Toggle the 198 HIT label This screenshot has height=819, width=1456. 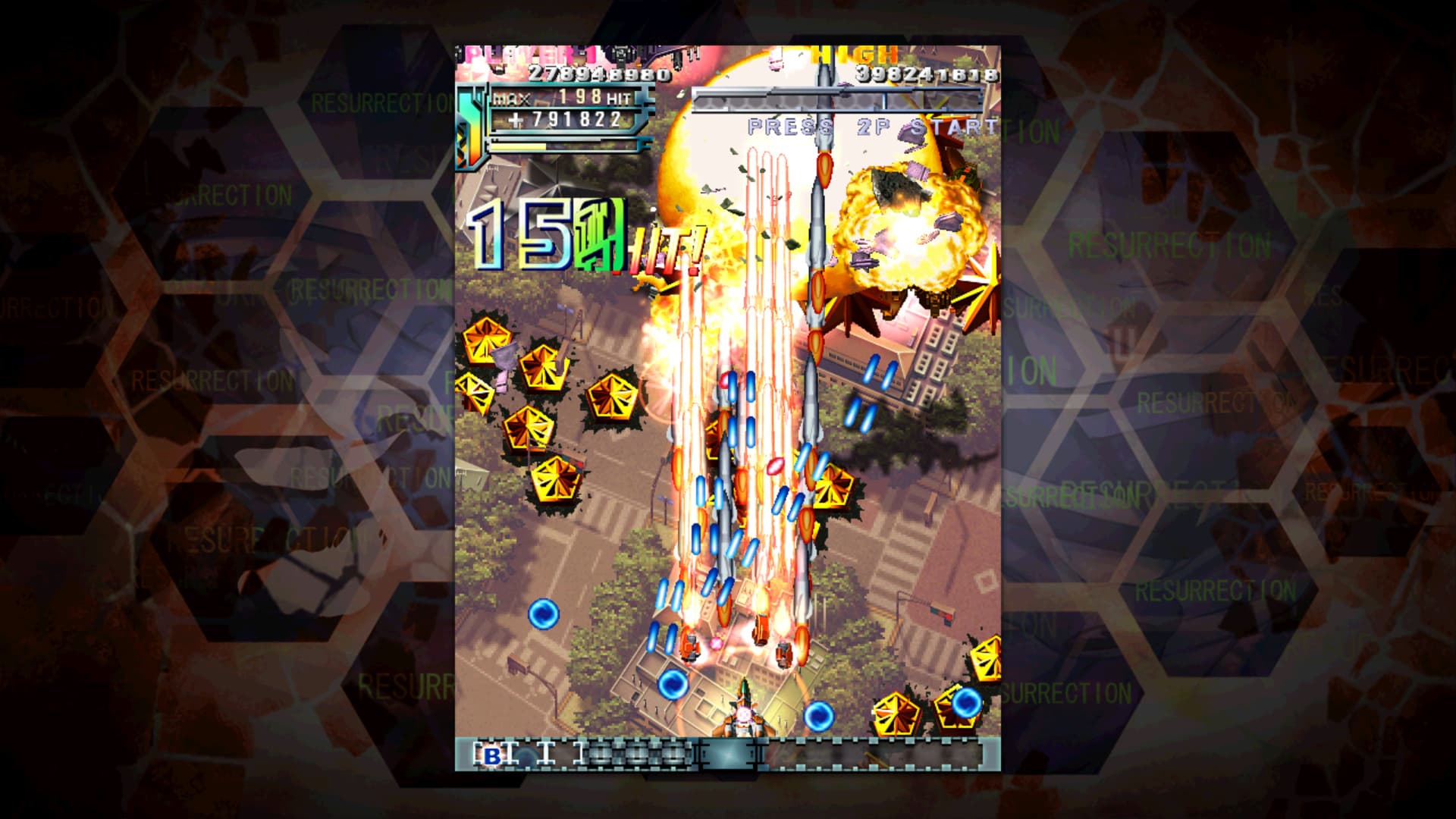pyautogui.click(x=588, y=97)
